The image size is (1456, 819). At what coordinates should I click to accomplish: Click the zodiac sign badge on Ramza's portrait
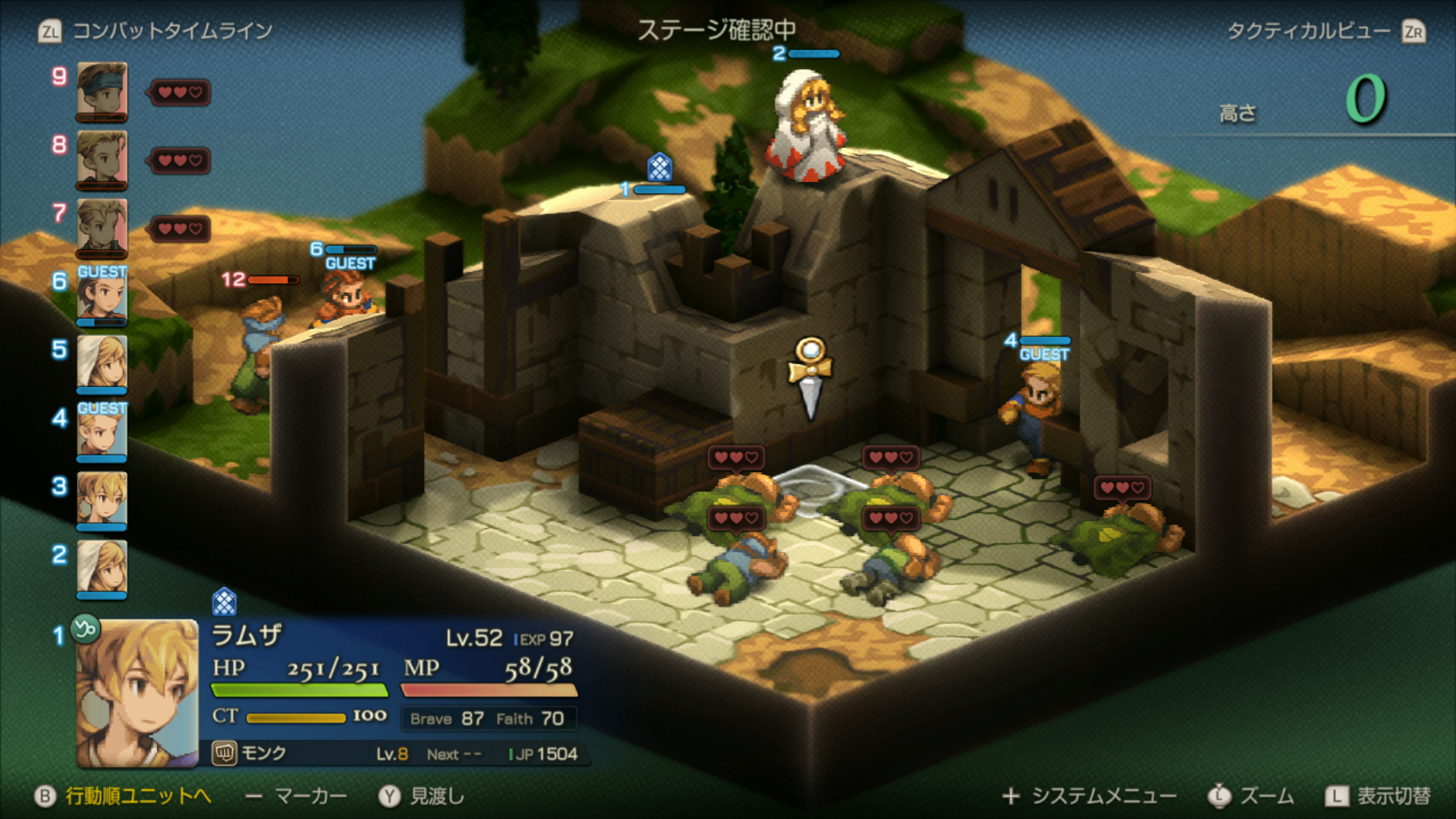pos(85,628)
